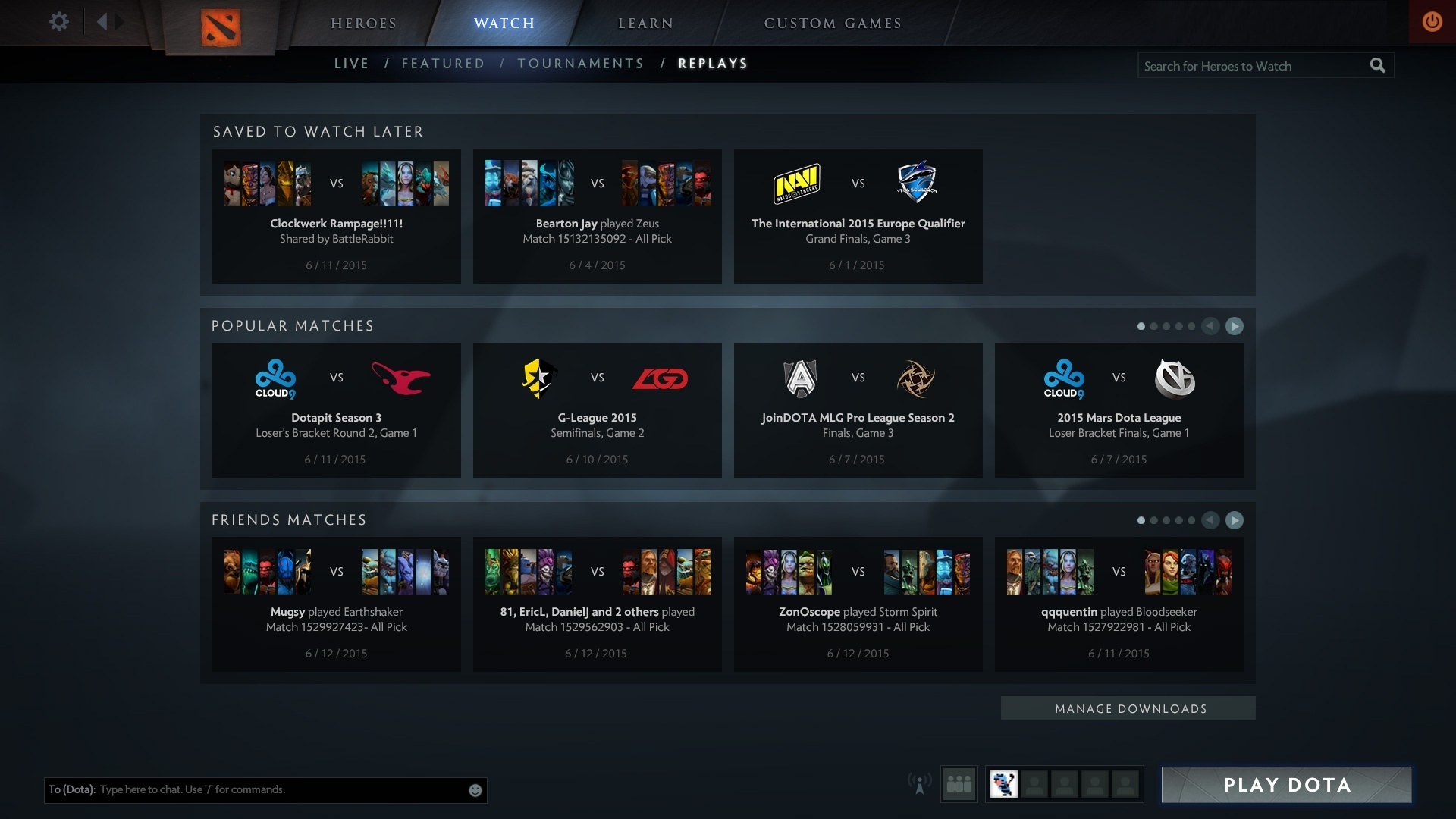This screenshot has width=1456, height=819.
Task: Click the back navigation arrow near the gear
Action: pos(102,22)
